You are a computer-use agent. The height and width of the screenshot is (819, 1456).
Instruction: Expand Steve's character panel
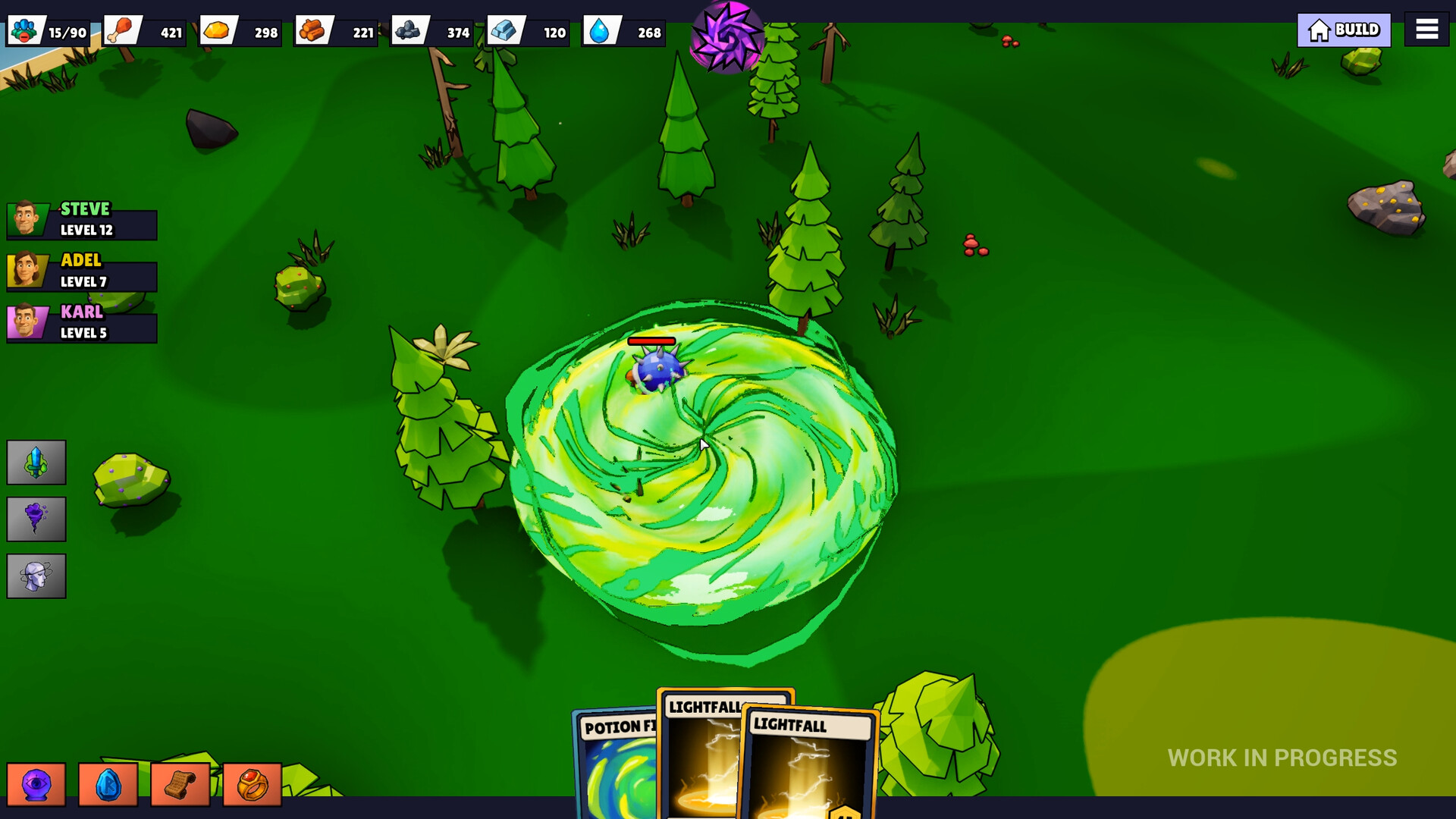click(81, 218)
